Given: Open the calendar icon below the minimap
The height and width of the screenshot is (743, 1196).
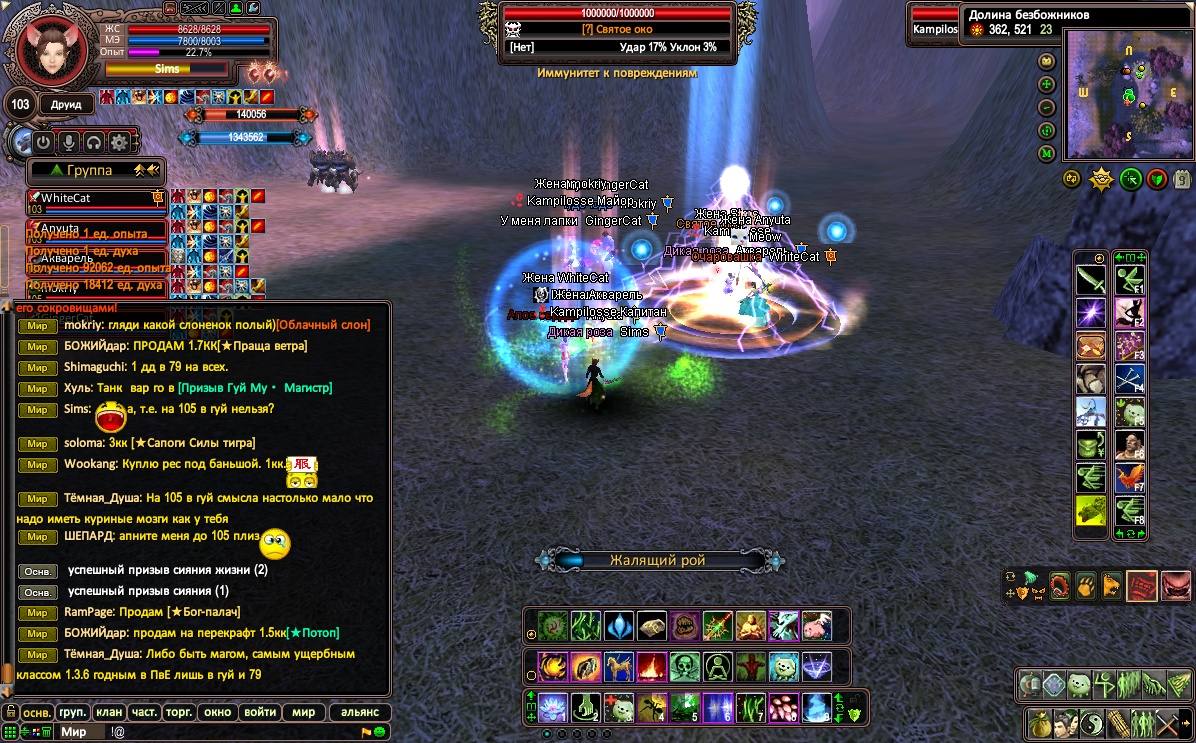Looking at the screenshot, I should [1182, 179].
